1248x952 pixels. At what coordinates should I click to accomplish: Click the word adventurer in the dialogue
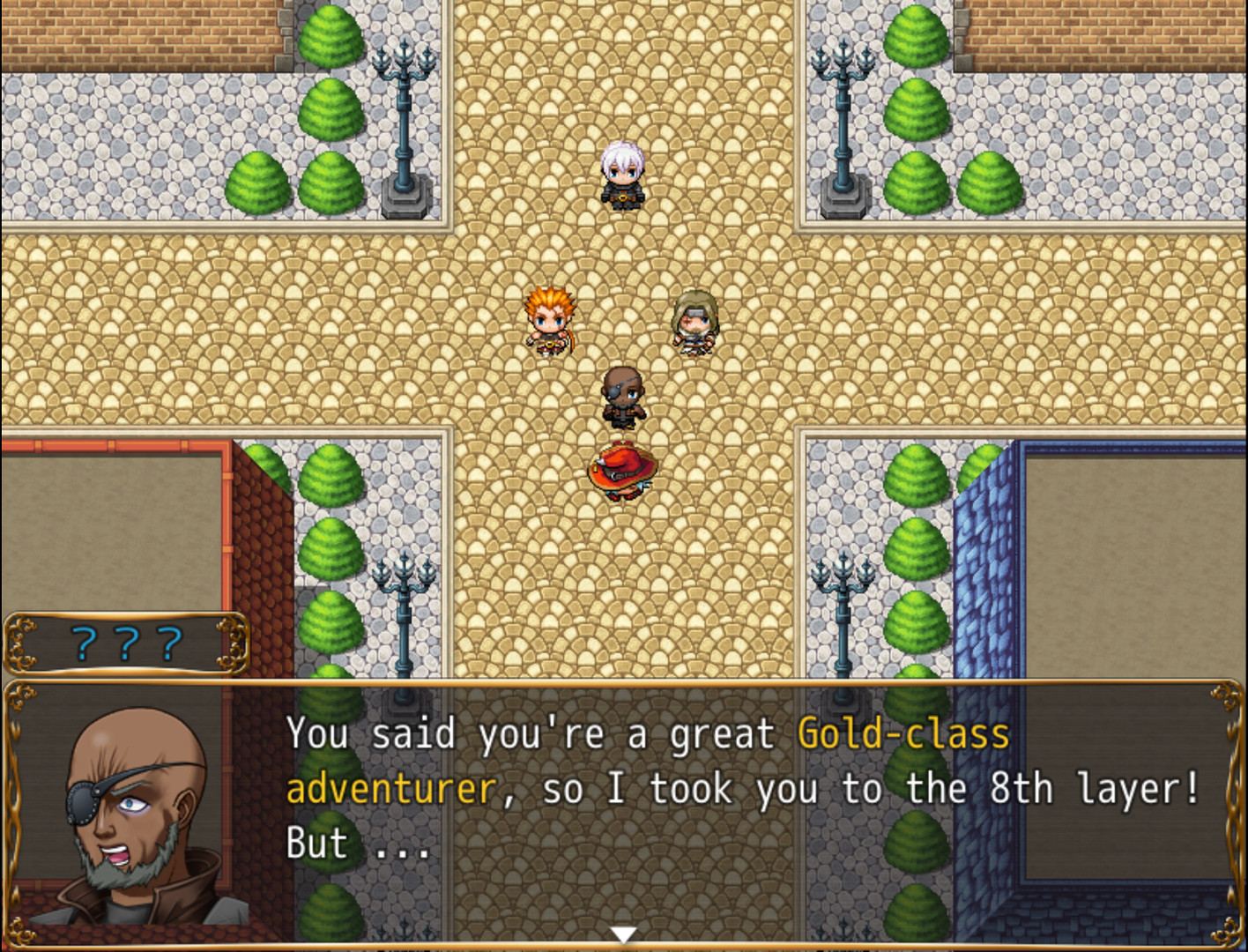(x=390, y=789)
